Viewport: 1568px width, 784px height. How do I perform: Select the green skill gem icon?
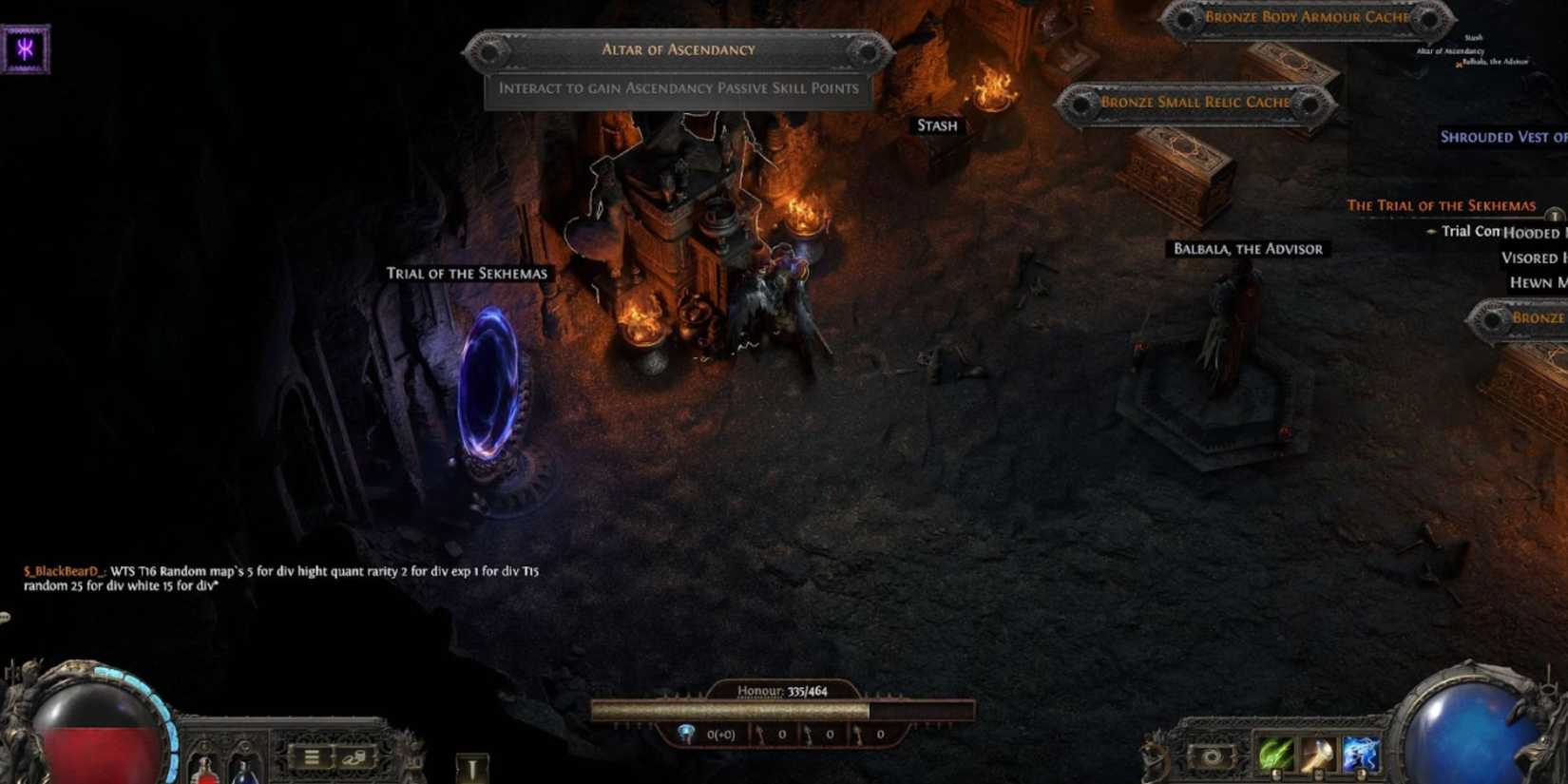[x=1275, y=754]
